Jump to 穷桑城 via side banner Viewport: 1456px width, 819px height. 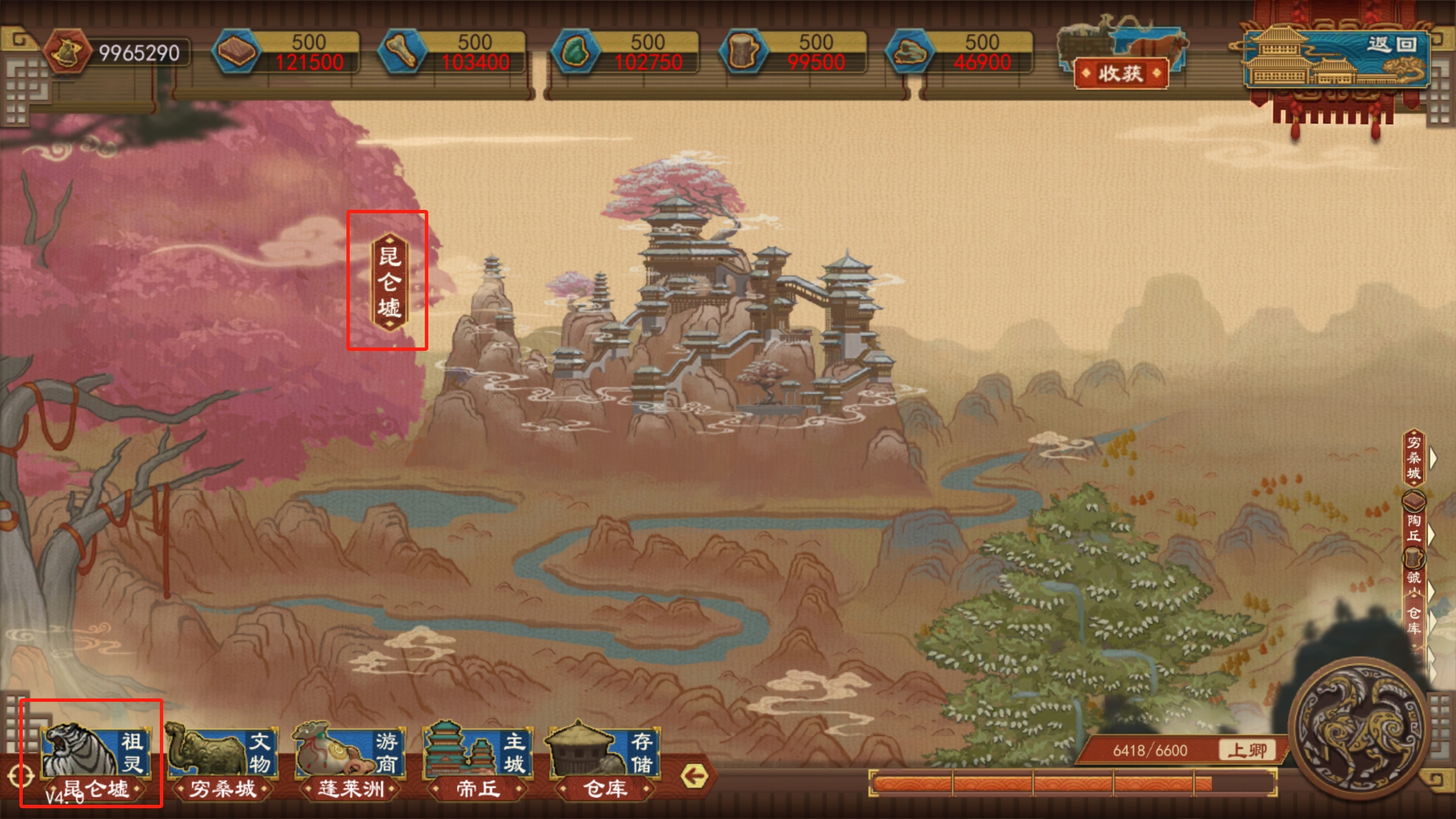[x=1414, y=458]
